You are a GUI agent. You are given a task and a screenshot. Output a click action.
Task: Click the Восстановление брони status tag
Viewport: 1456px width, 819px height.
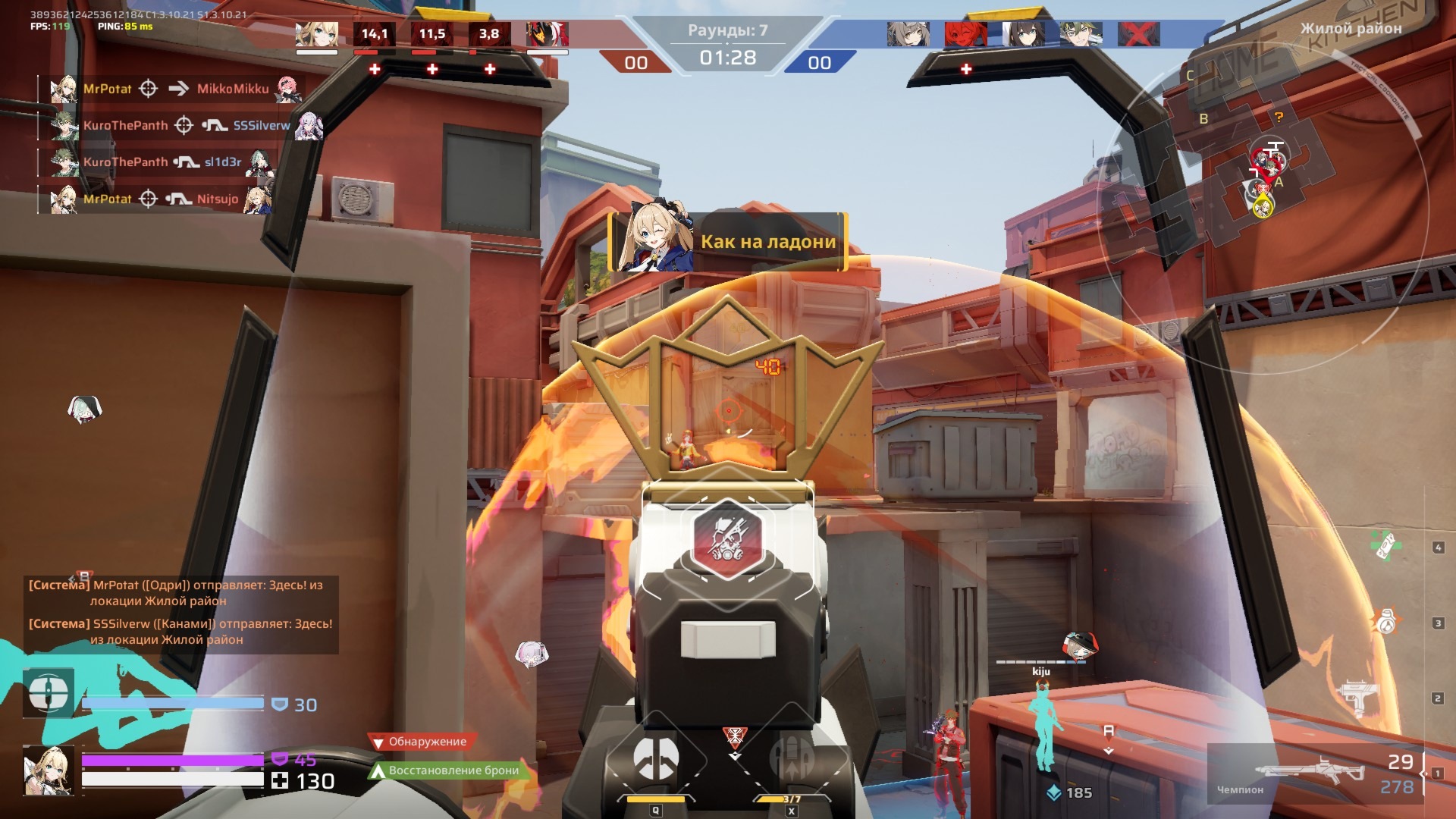tap(447, 770)
